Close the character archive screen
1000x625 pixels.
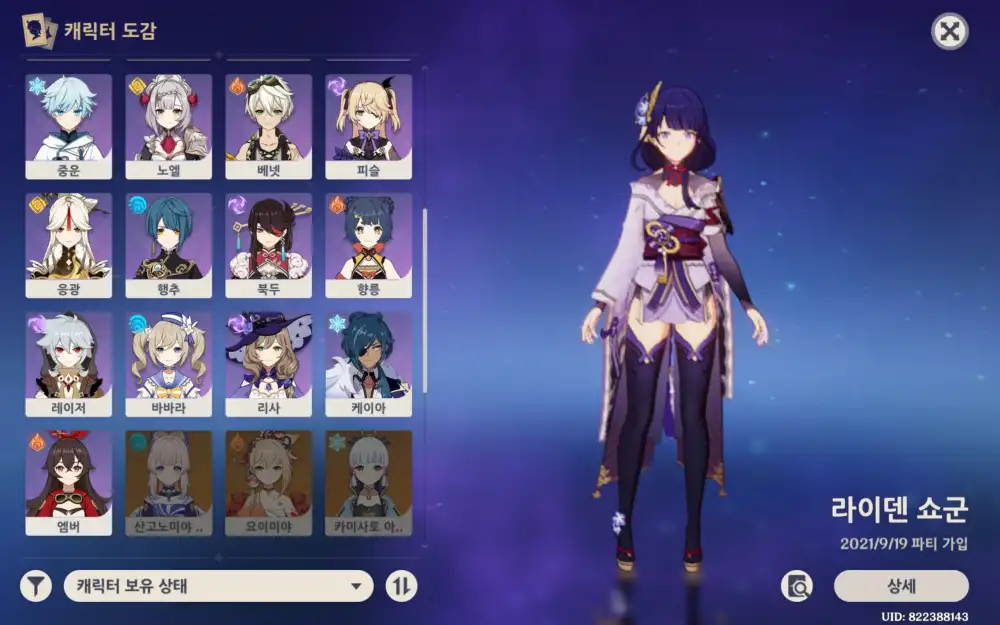(949, 32)
